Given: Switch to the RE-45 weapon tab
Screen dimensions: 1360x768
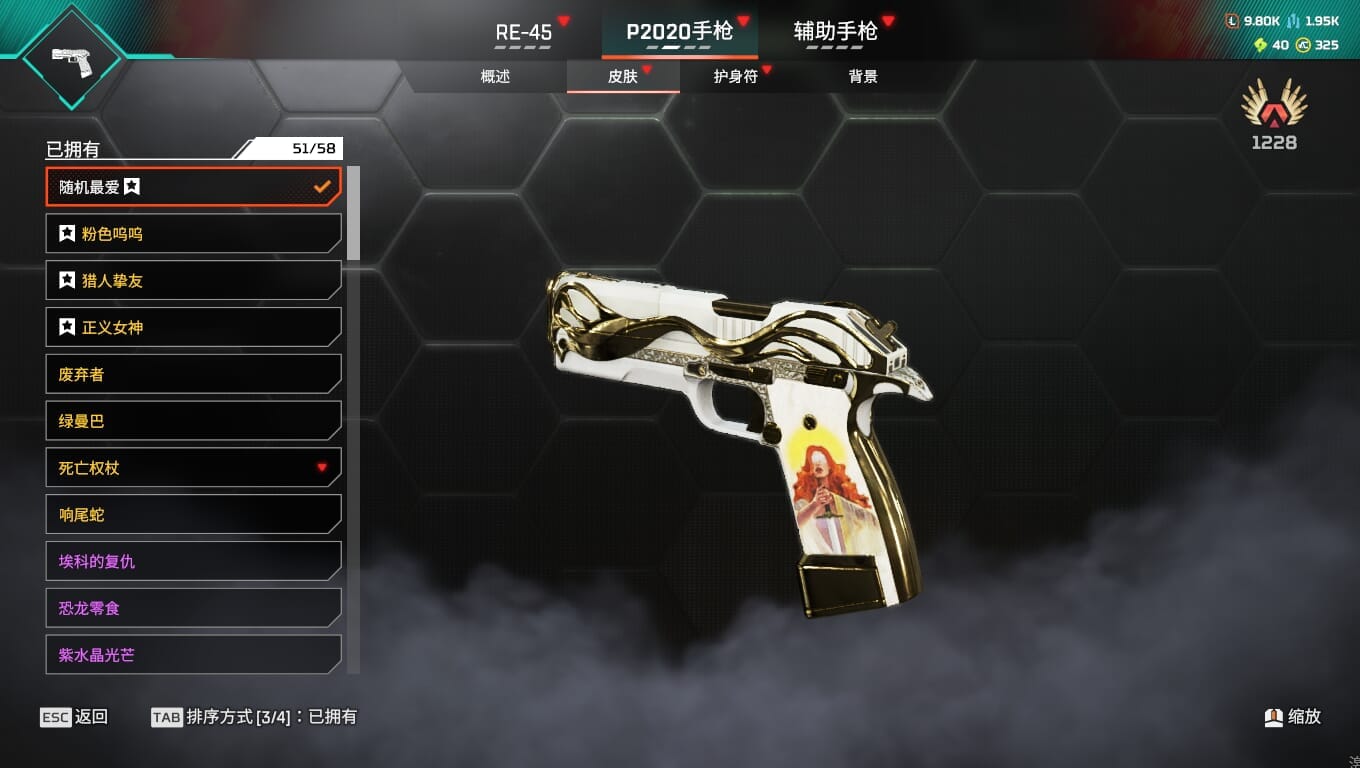Looking at the screenshot, I should click(x=524, y=32).
